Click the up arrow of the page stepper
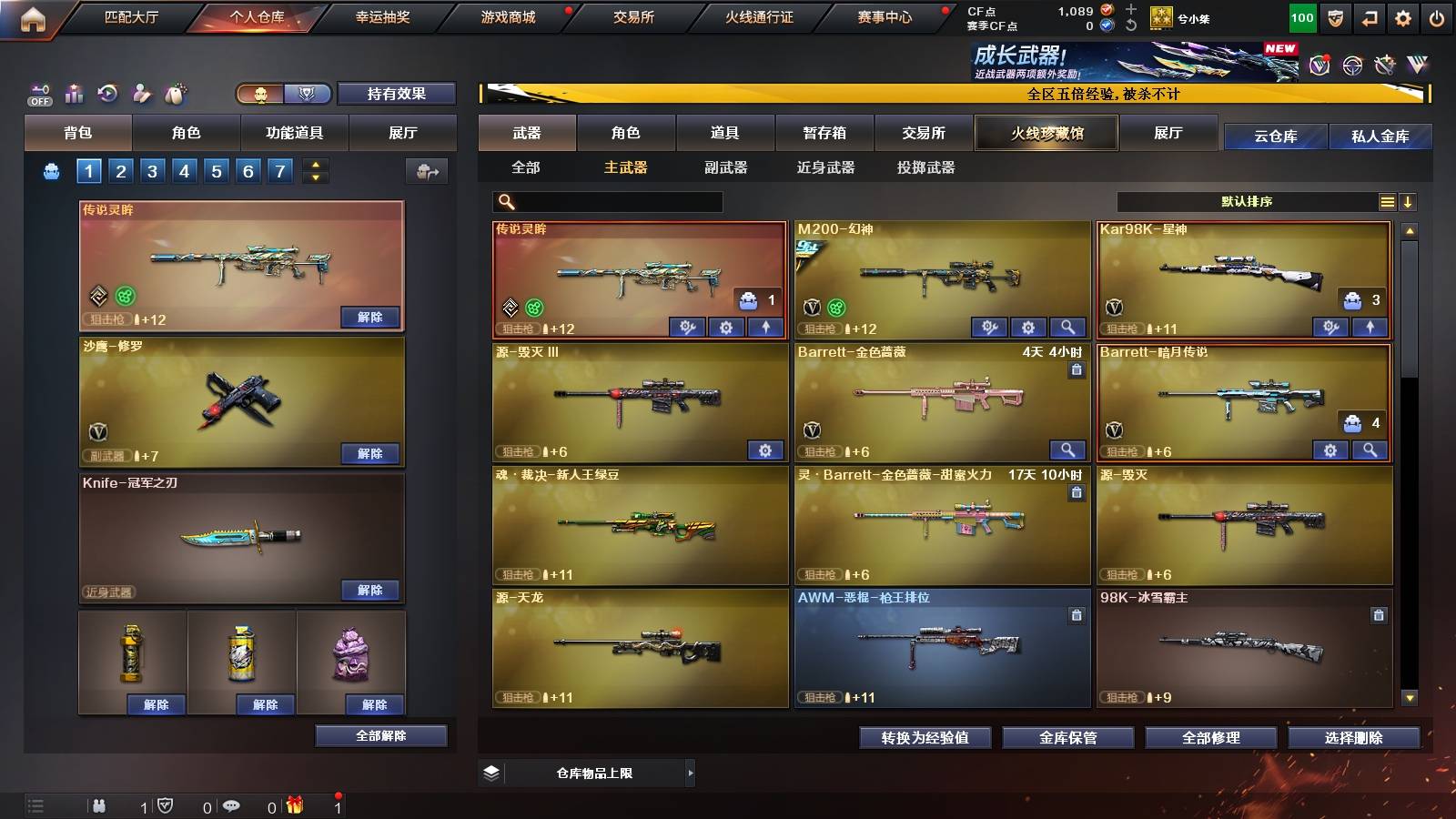The width and height of the screenshot is (1456, 819). point(317,165)
